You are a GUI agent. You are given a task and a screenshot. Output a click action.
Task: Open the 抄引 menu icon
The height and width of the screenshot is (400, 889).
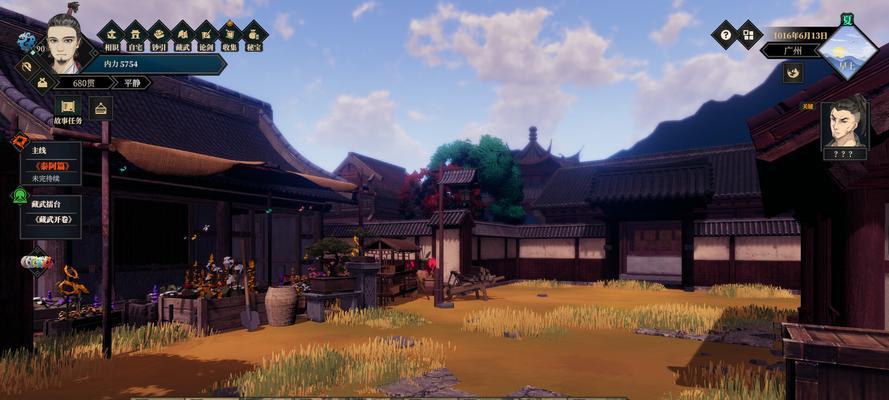pos(158,36)
